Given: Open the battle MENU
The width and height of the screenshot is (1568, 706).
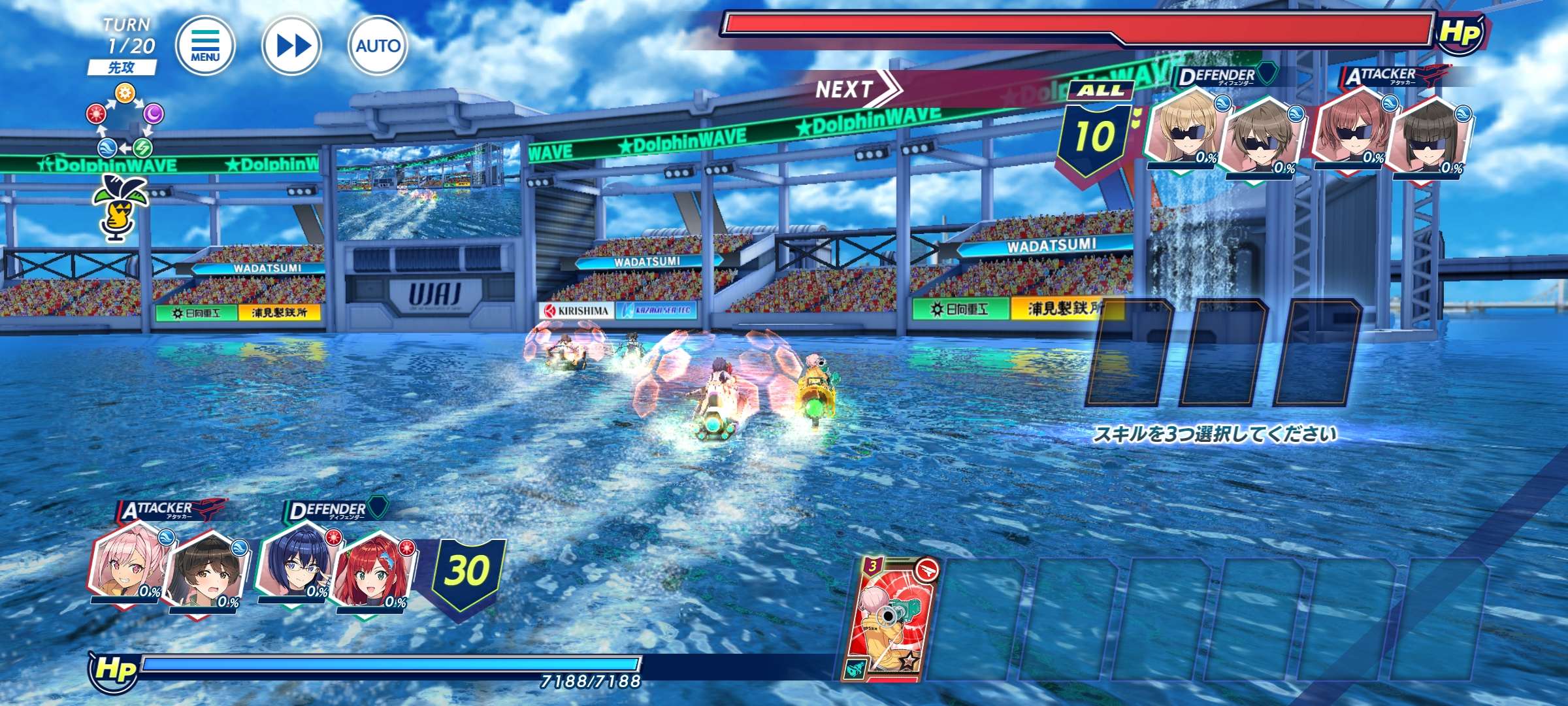Looking at the screenshot, I should click(205, 45).
